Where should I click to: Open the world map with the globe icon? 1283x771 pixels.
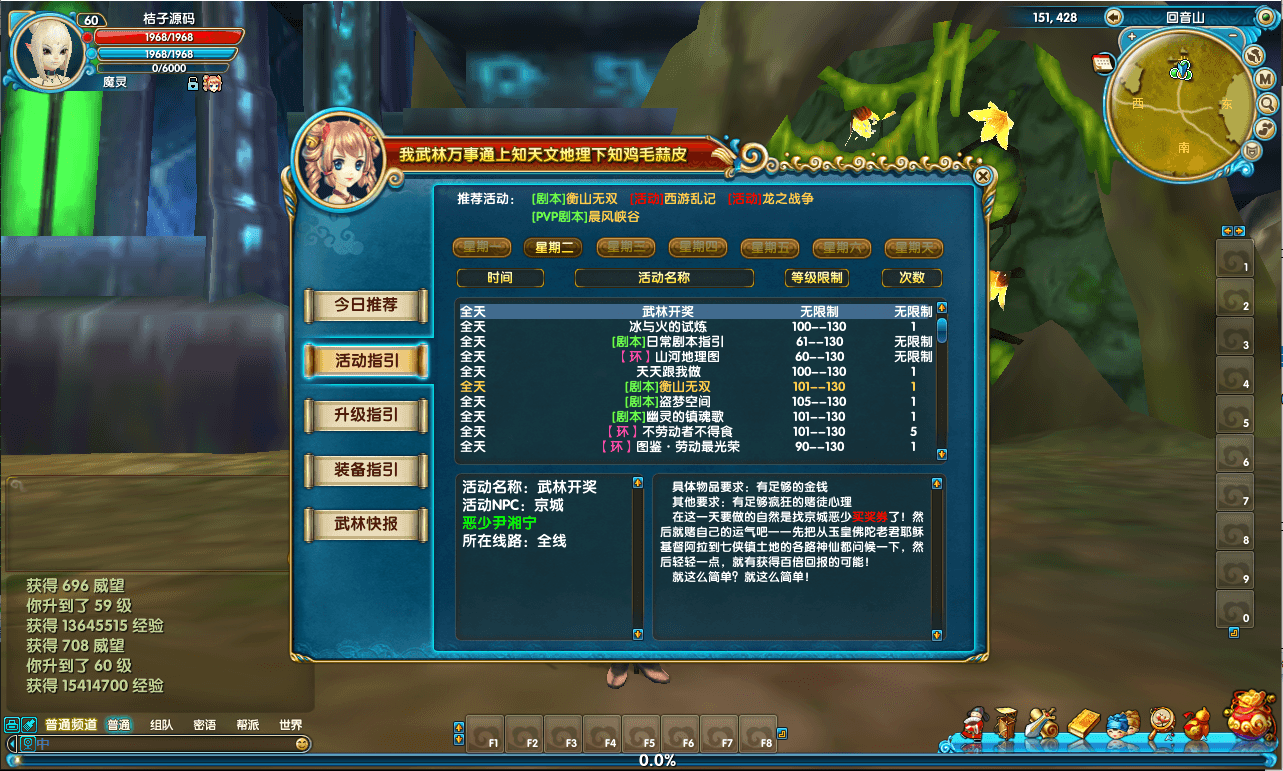pyautogui.click(x=1254, y=55)
